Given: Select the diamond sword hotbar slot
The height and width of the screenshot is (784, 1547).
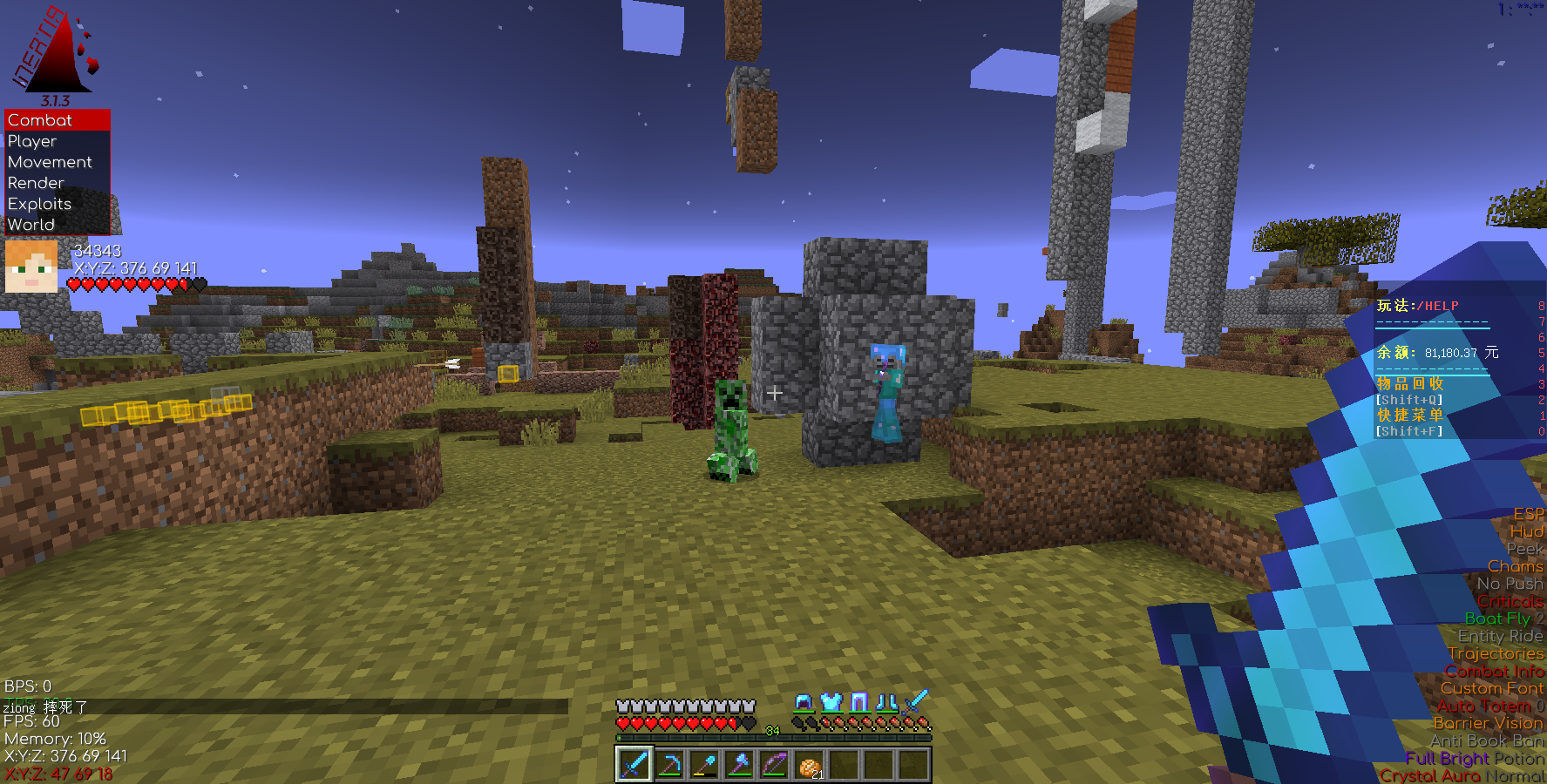Looking at the screenshot, I should pos(634,765).
